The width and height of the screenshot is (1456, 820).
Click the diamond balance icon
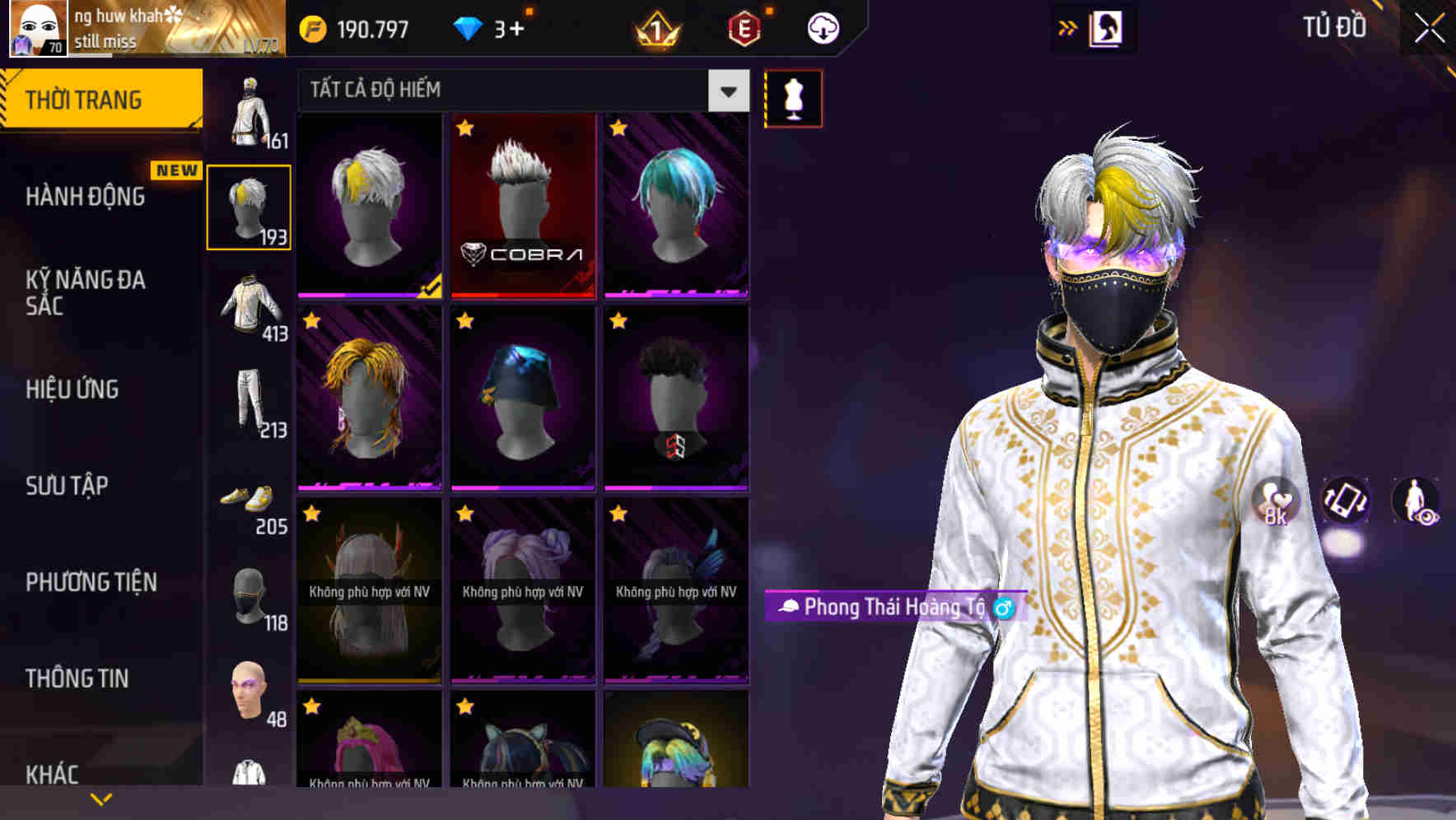[468, 27]
